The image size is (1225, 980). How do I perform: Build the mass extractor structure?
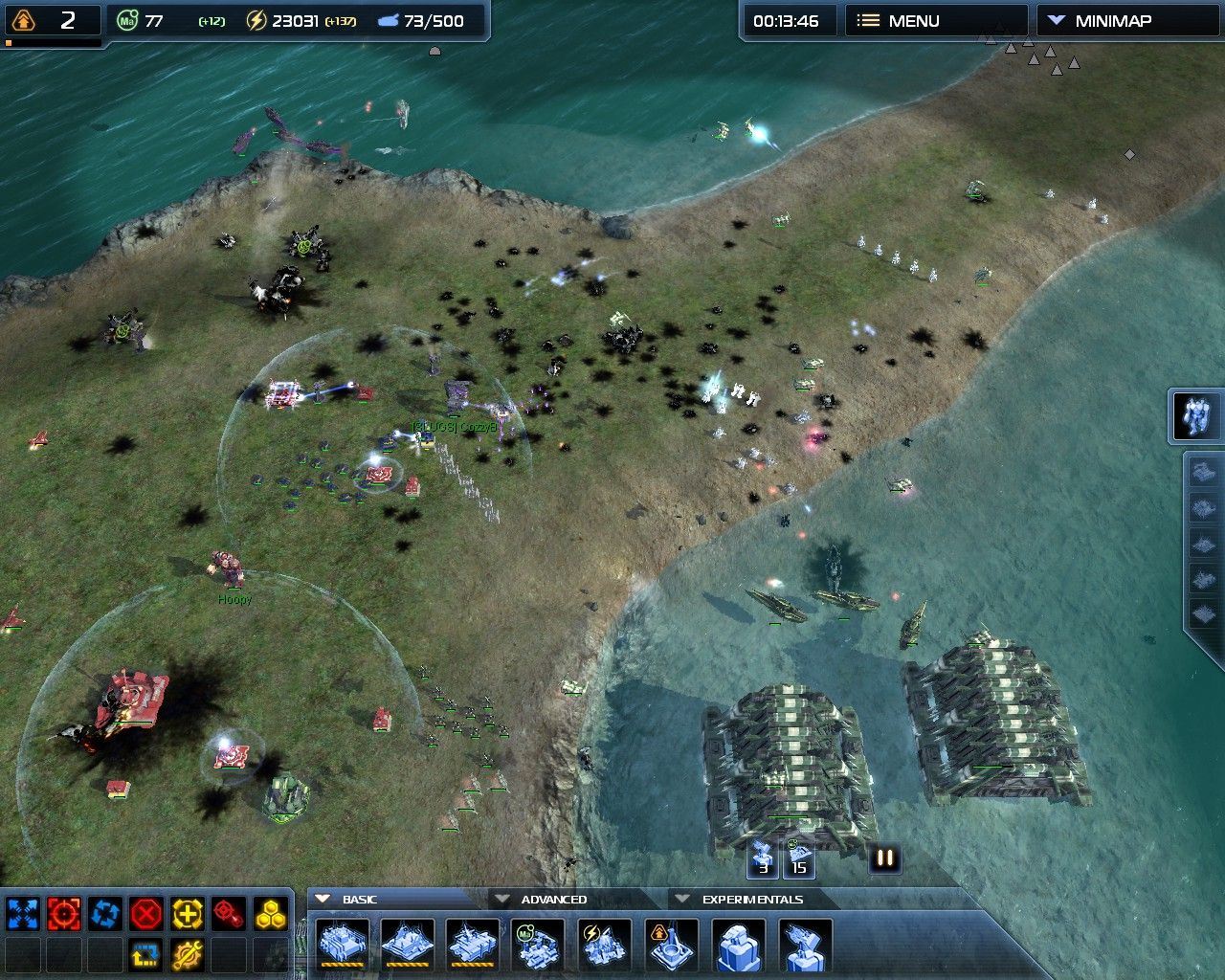pyautogui.click(x=539, y=946)
